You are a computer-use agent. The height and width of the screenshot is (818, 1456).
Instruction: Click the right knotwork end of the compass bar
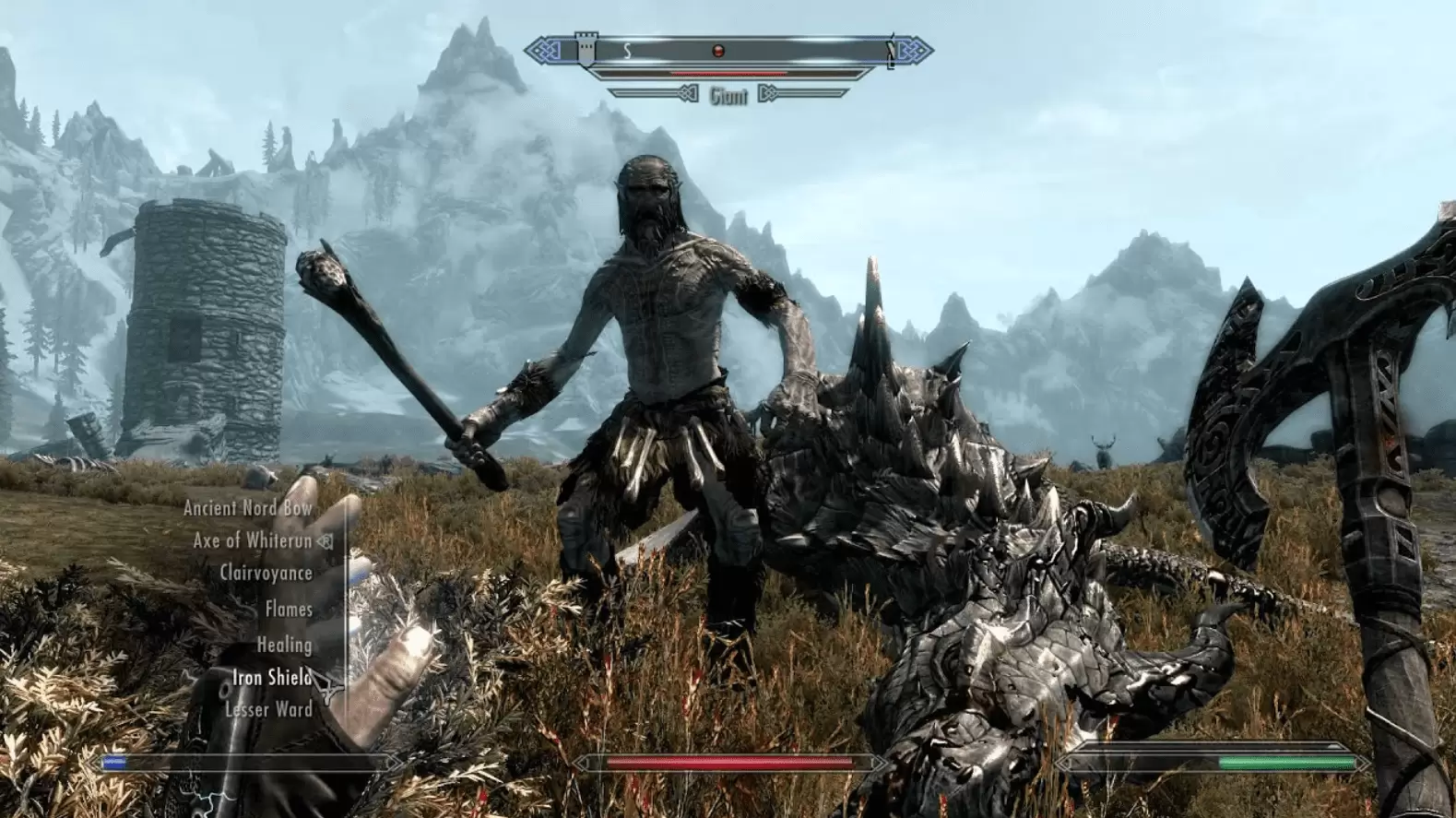coord(913,48)
